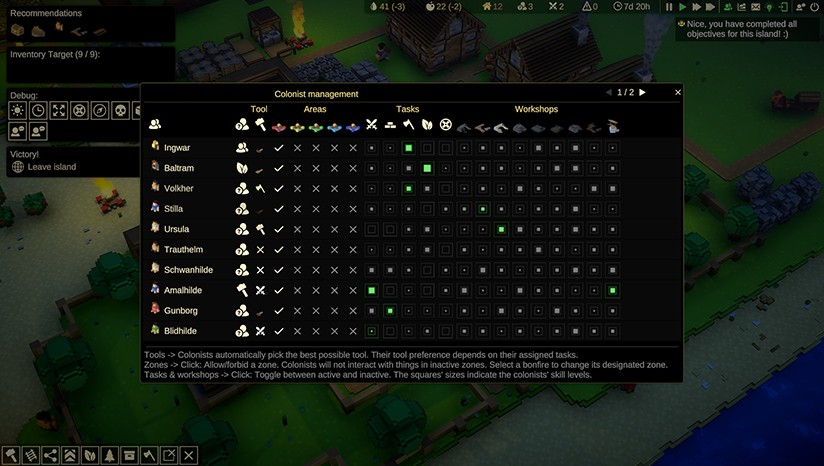Select colonist Ingwar's row name
824x466 pixels.
[x=177, y=147]
